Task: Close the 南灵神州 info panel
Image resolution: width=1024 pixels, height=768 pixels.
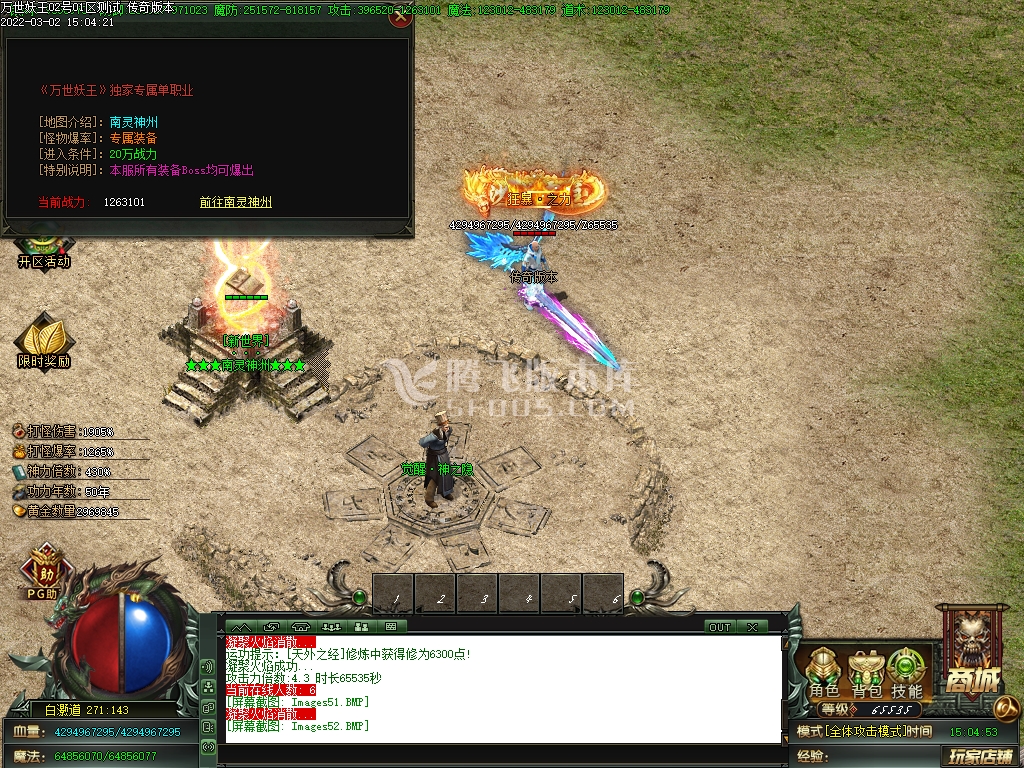Action: point(400,16)
